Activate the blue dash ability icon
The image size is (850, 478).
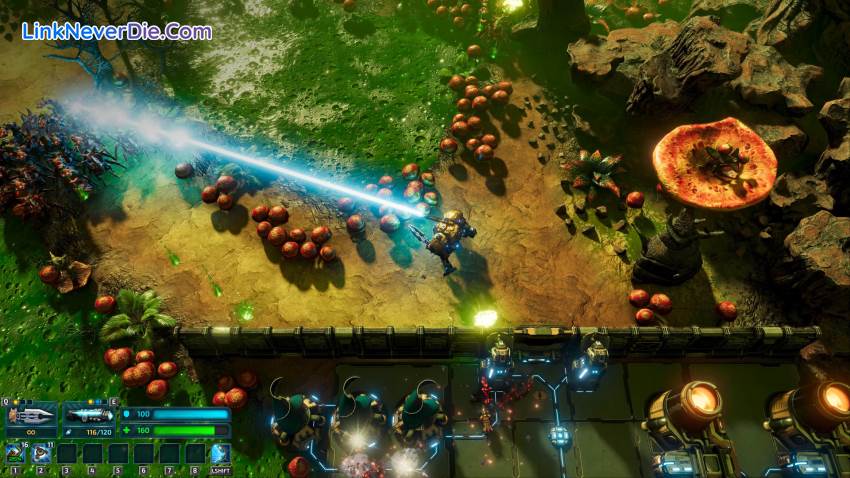coord(220,455)
